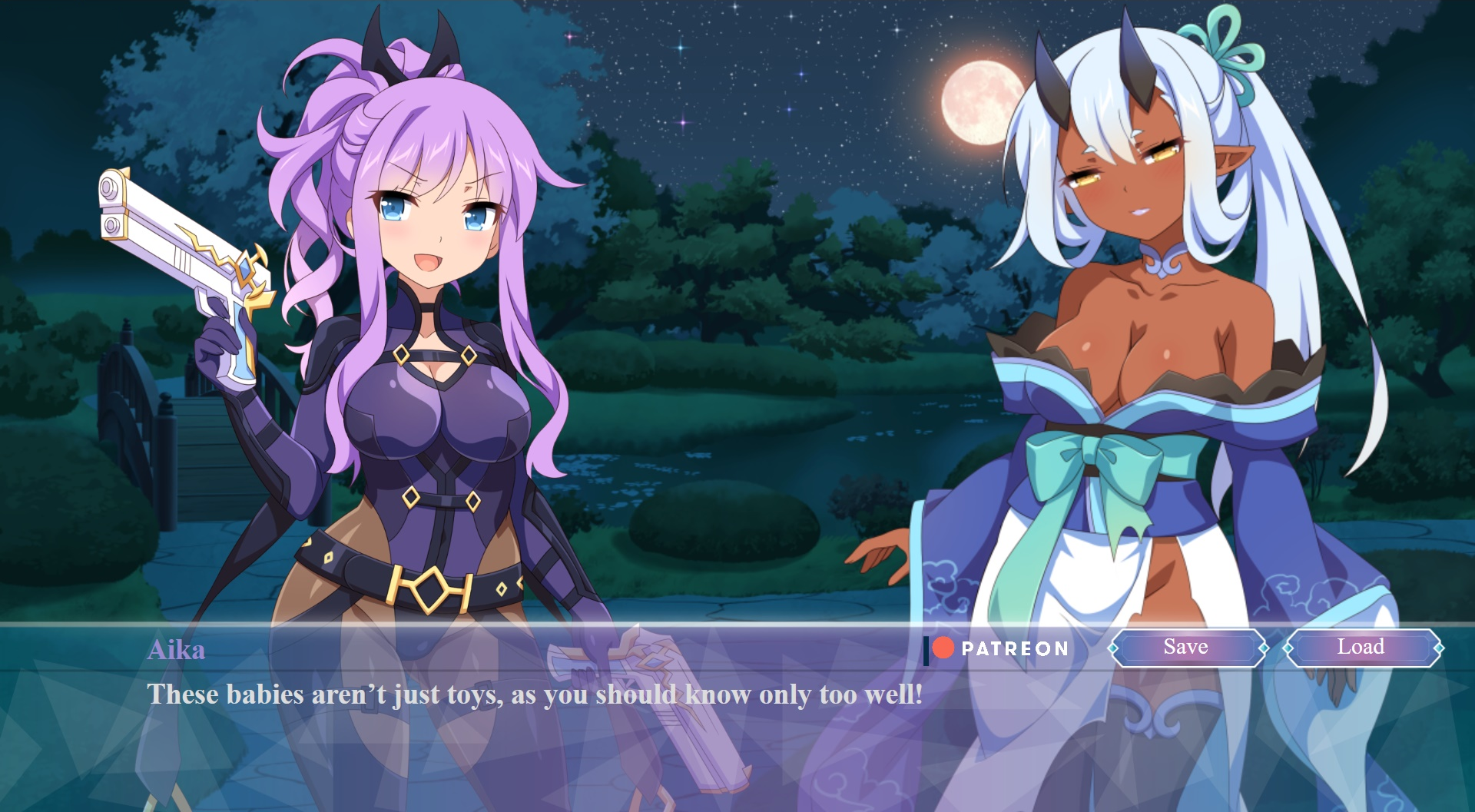Click the Save button
Viewport: 1475px width, 812px height.
pyautogui.click(x=1186, y=648)
